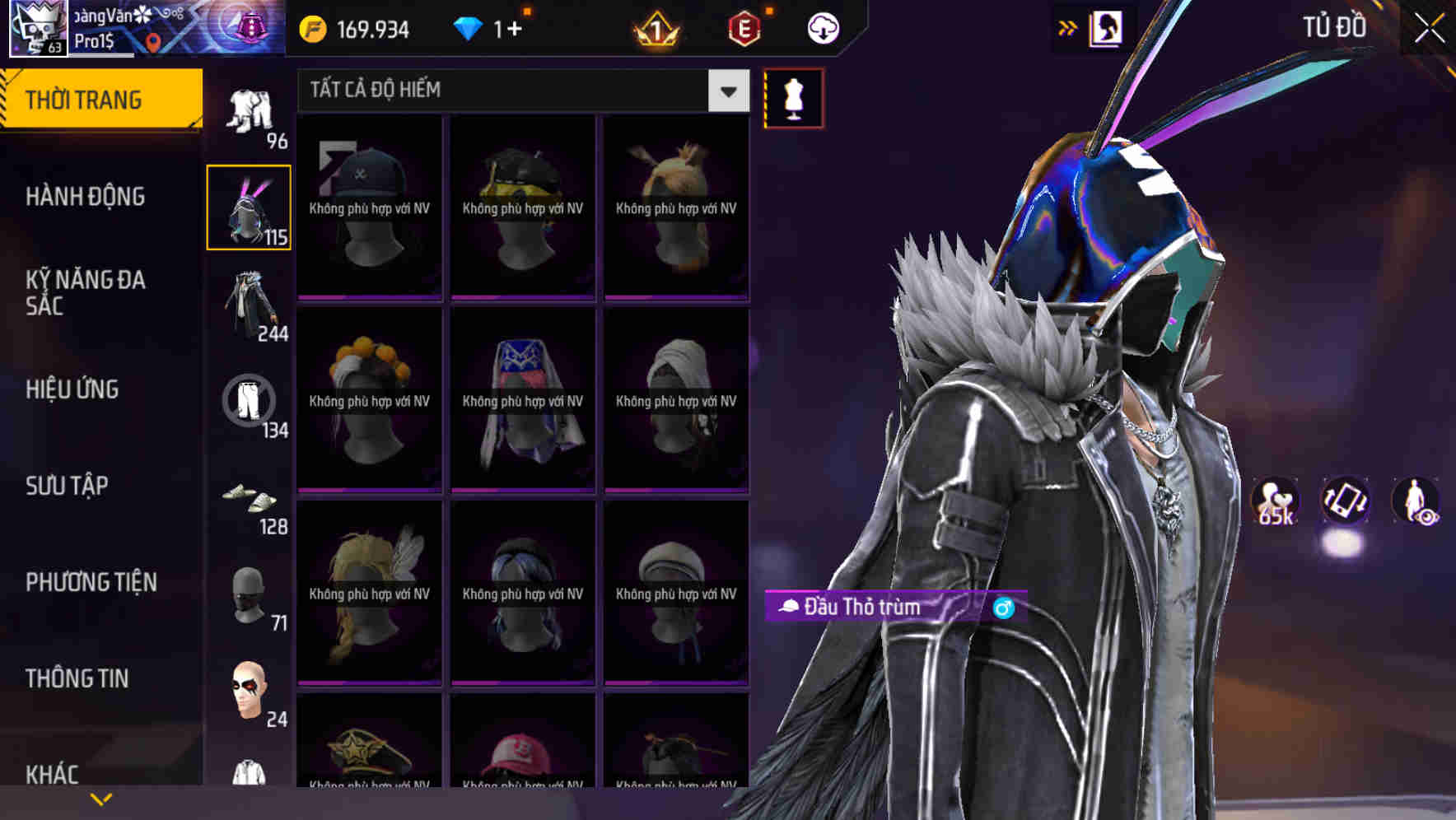
Task: Click the gold balance showing 169.934
Action: (x=354, y=27)
